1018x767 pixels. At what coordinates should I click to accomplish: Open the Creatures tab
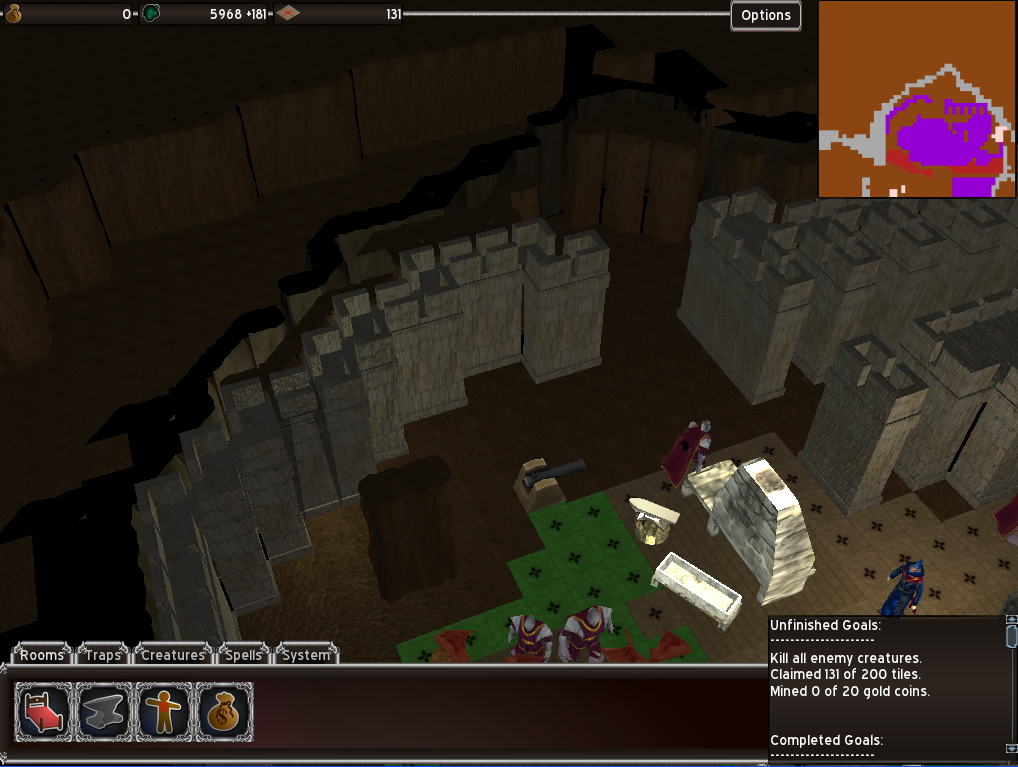point(172,655)
